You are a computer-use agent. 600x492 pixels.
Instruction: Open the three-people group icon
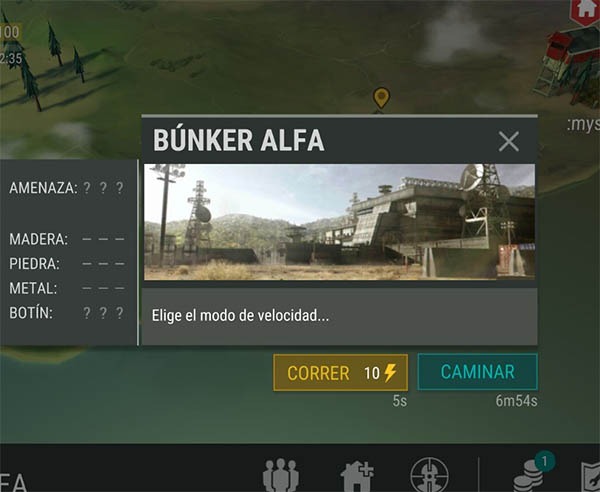click(280, 476)
